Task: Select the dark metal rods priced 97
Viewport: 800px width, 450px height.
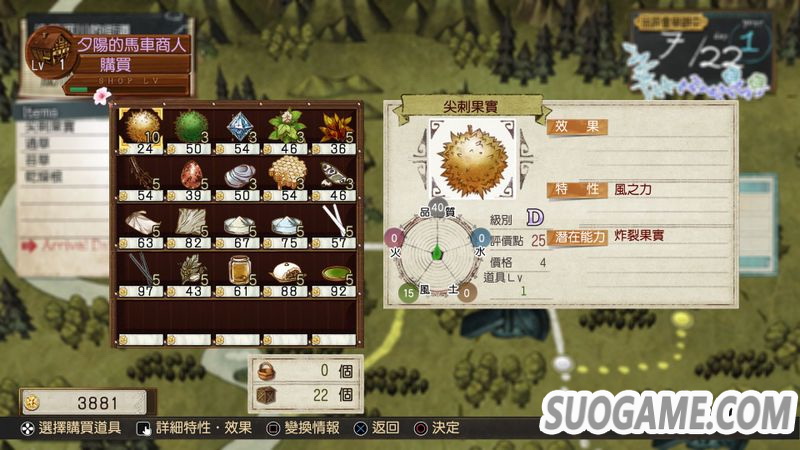Action: 141,270
